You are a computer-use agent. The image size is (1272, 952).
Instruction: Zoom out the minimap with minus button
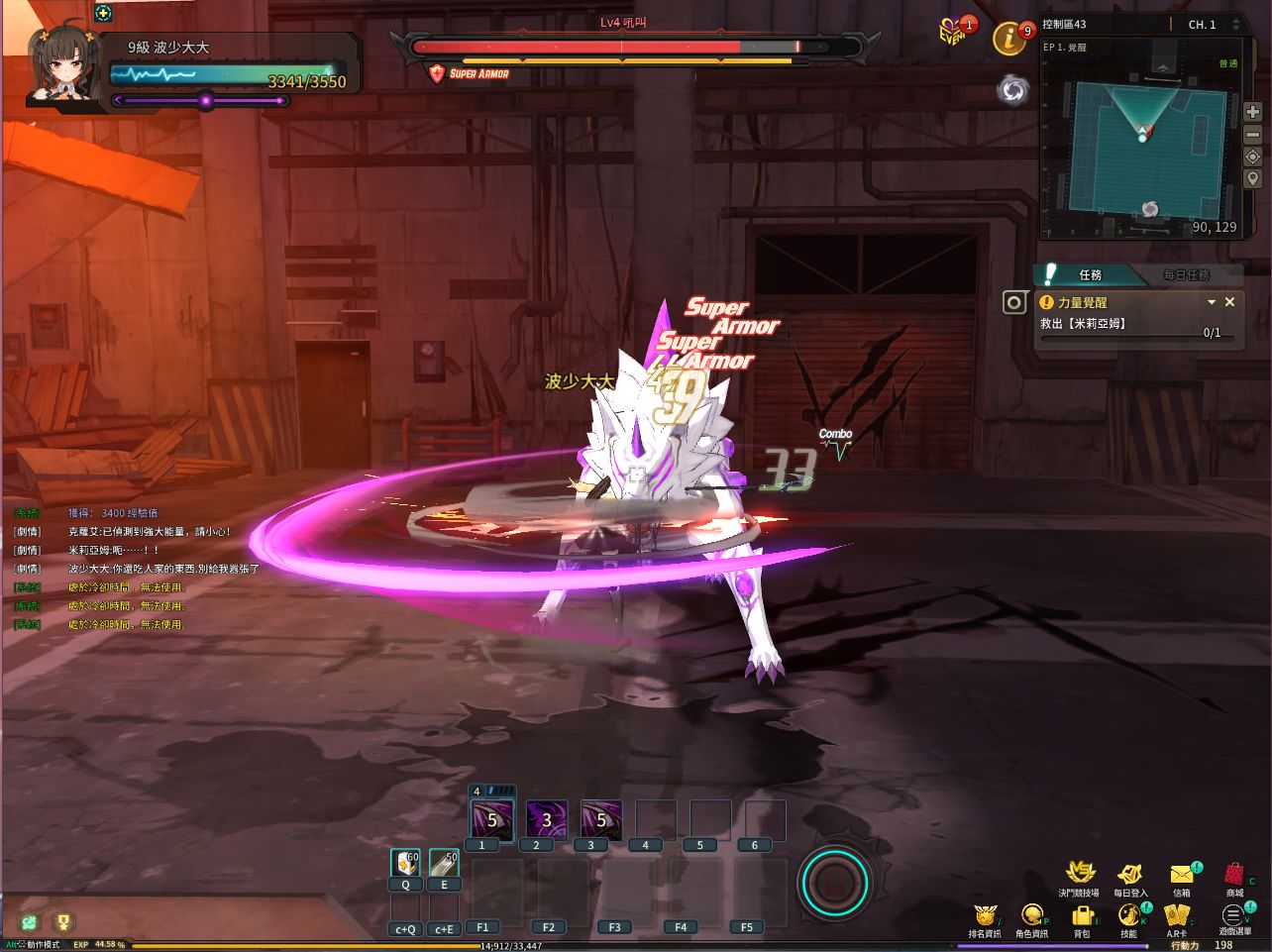pyautogui.click(x=1253, y=135)
